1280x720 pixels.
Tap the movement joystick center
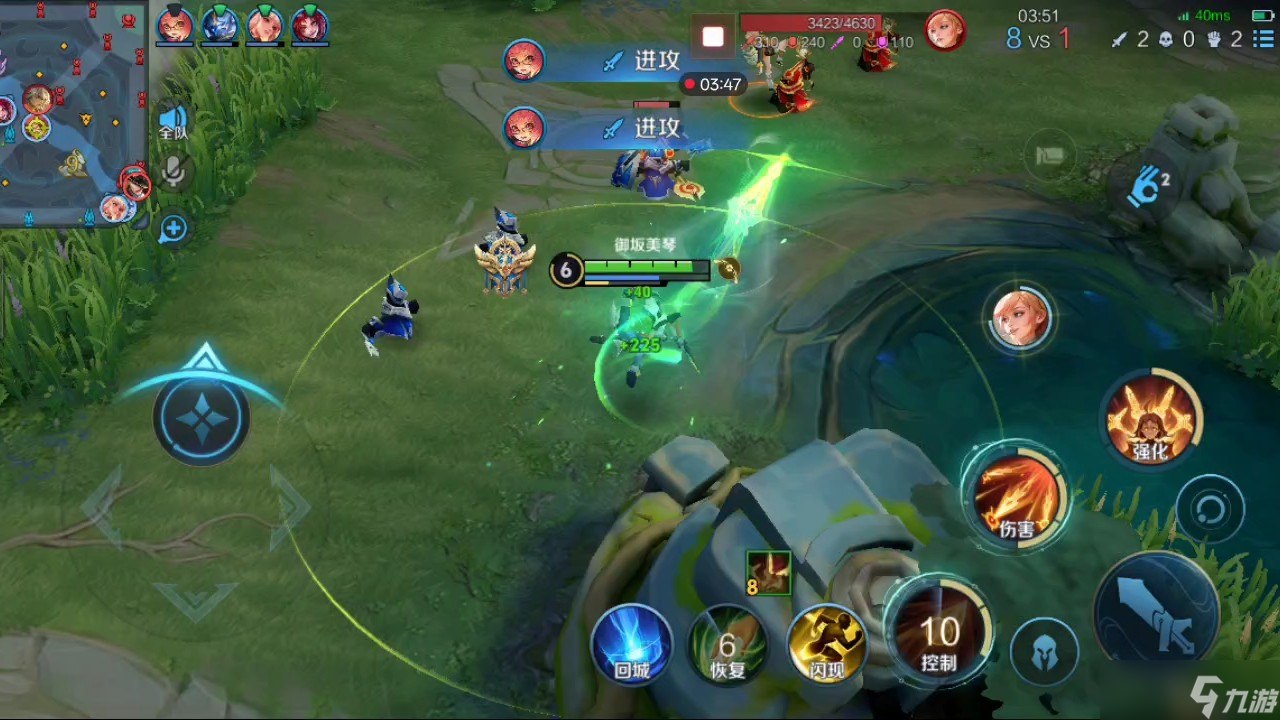coord(202,416)
